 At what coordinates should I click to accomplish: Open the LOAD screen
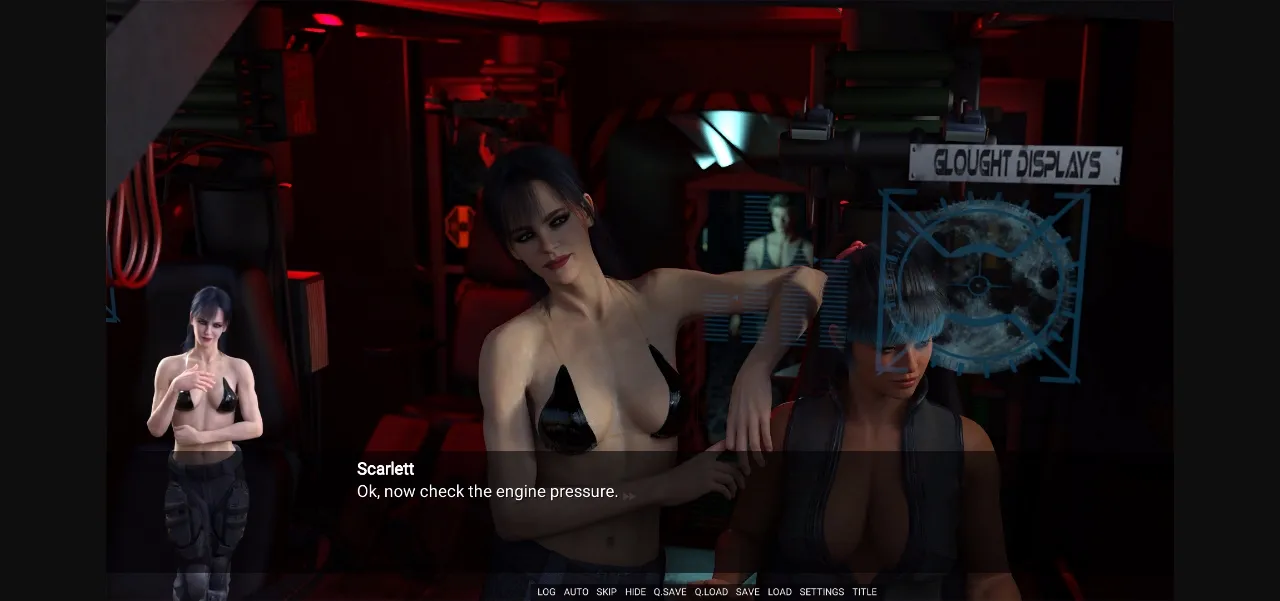[x=779, y=592]
